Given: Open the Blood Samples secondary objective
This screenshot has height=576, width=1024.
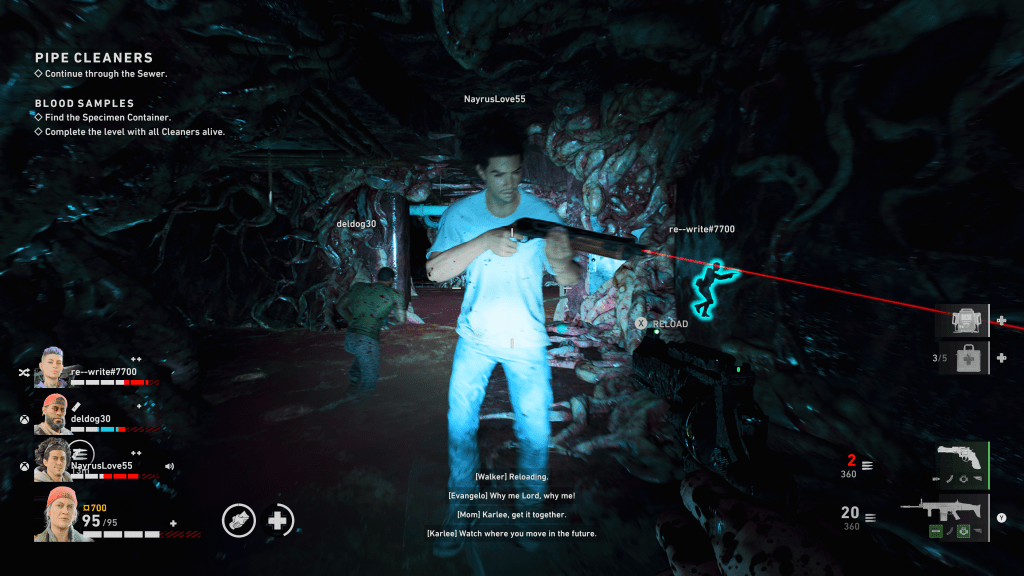Looking at the screenshot, I should point(84,103).
